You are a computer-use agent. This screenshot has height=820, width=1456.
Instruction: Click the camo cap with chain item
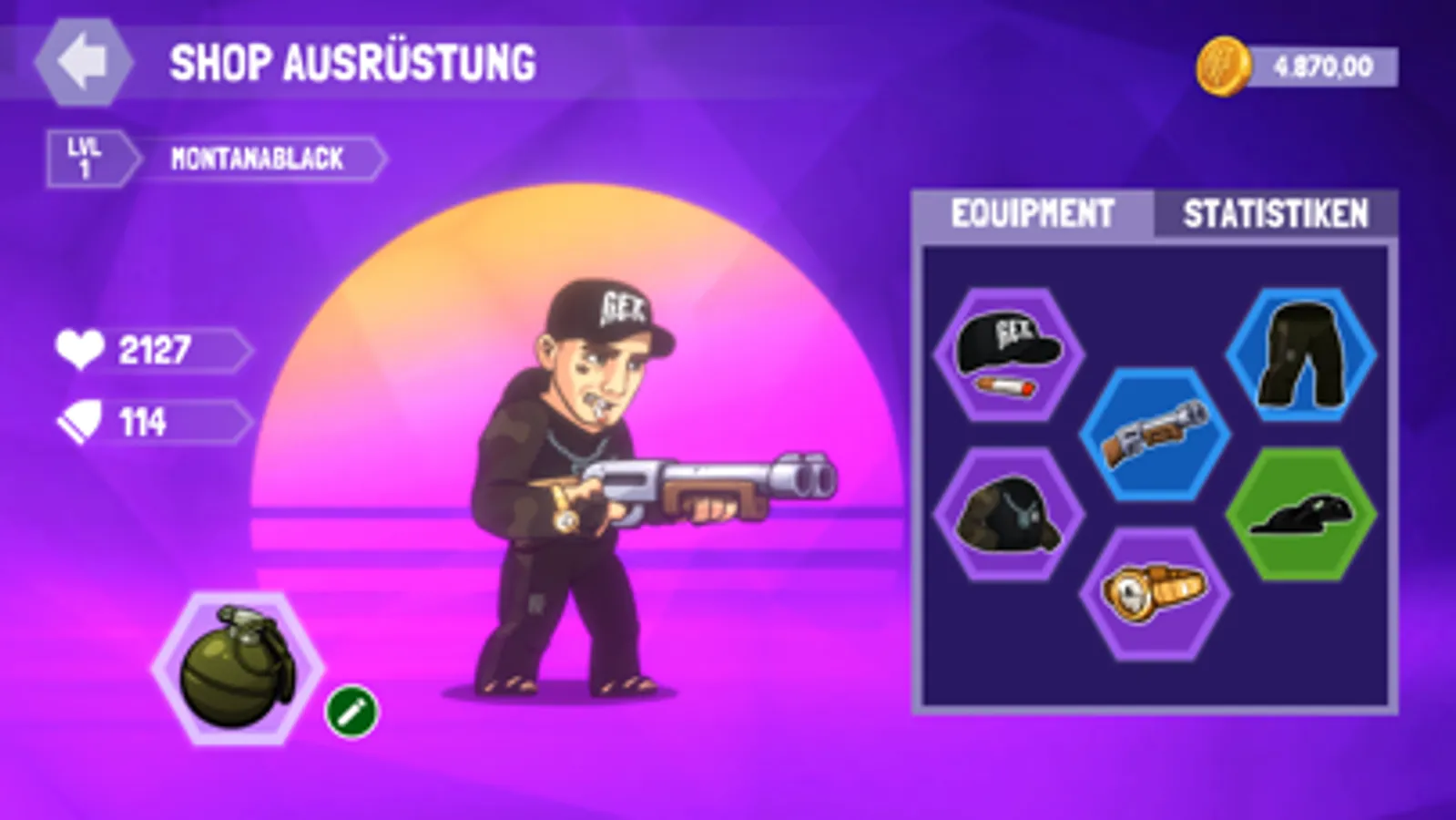(x=1009, y=515)
